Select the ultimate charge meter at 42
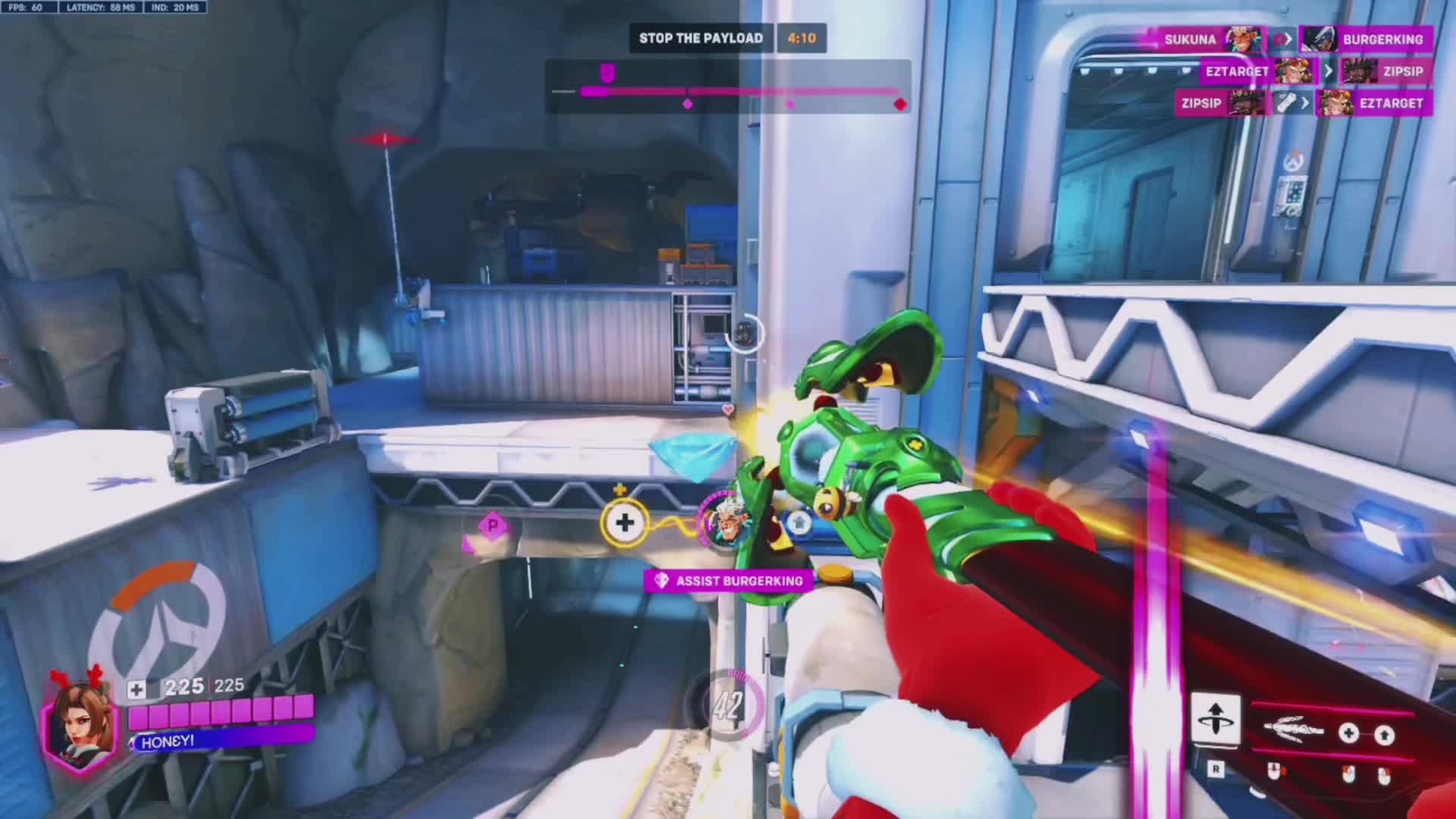 coord(726,706)
